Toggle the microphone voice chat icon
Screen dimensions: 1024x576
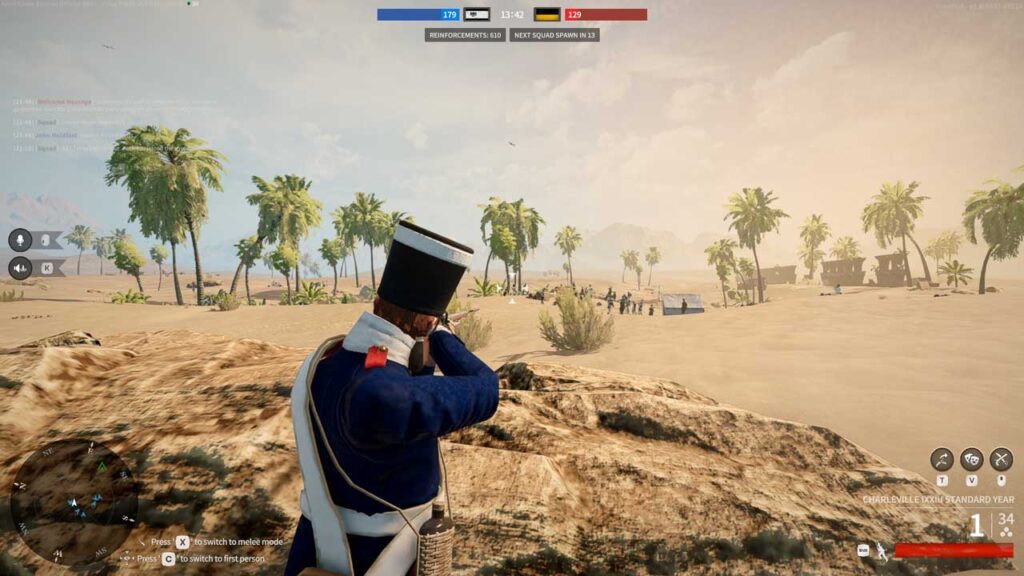[x=20, y=240]
